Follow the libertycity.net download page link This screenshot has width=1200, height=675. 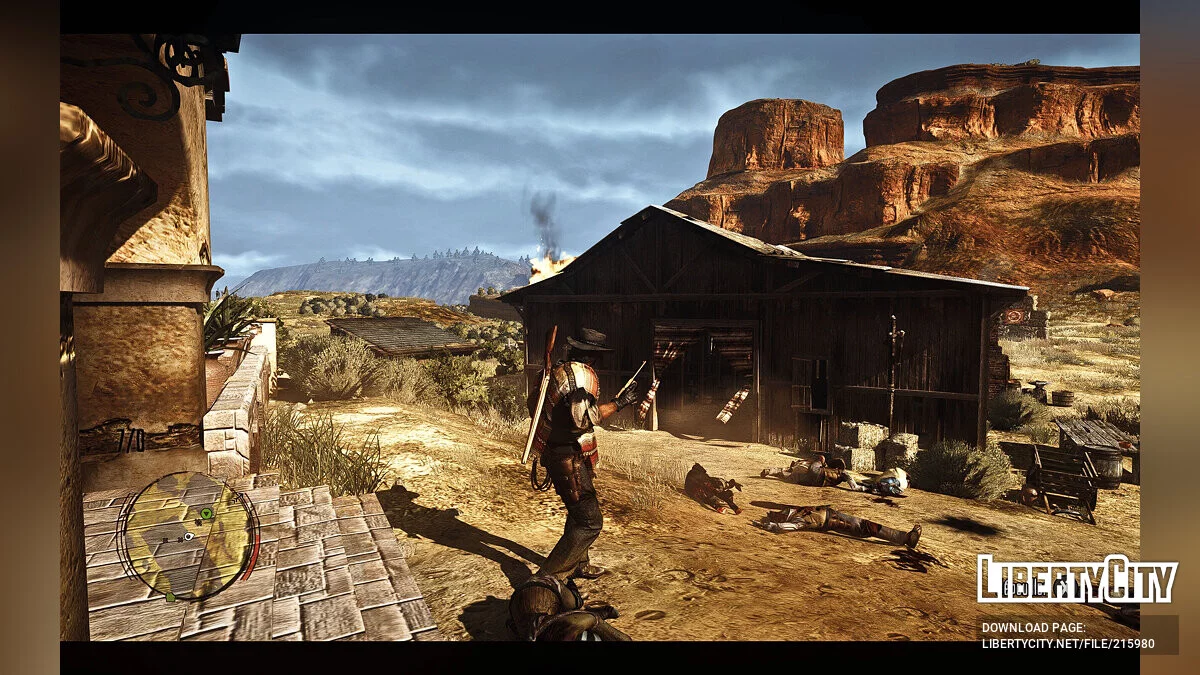(1067, 644)
